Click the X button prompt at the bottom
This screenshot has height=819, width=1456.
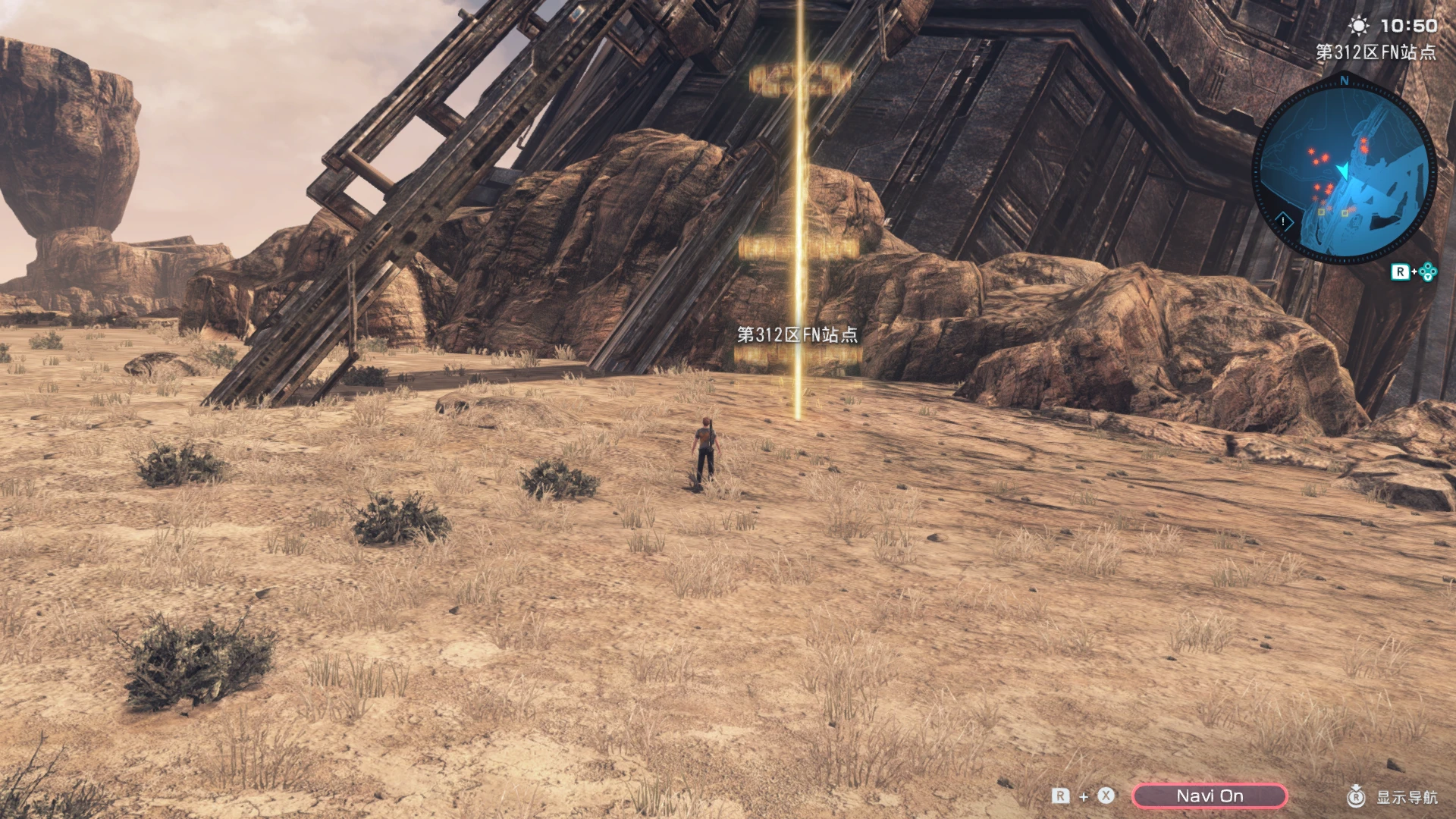coord(1105,795)
